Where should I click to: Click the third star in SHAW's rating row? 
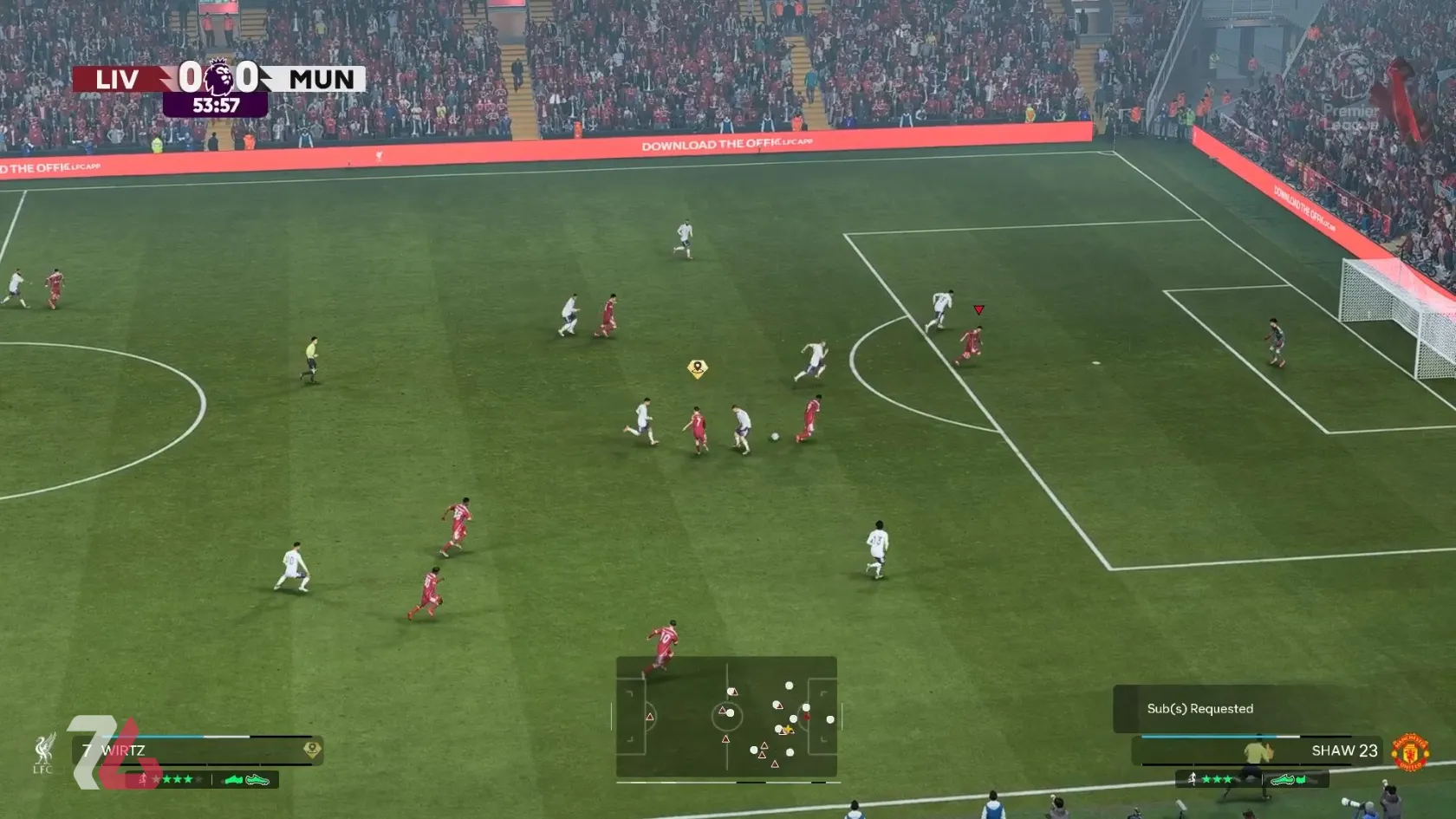tap(1228, 780)
